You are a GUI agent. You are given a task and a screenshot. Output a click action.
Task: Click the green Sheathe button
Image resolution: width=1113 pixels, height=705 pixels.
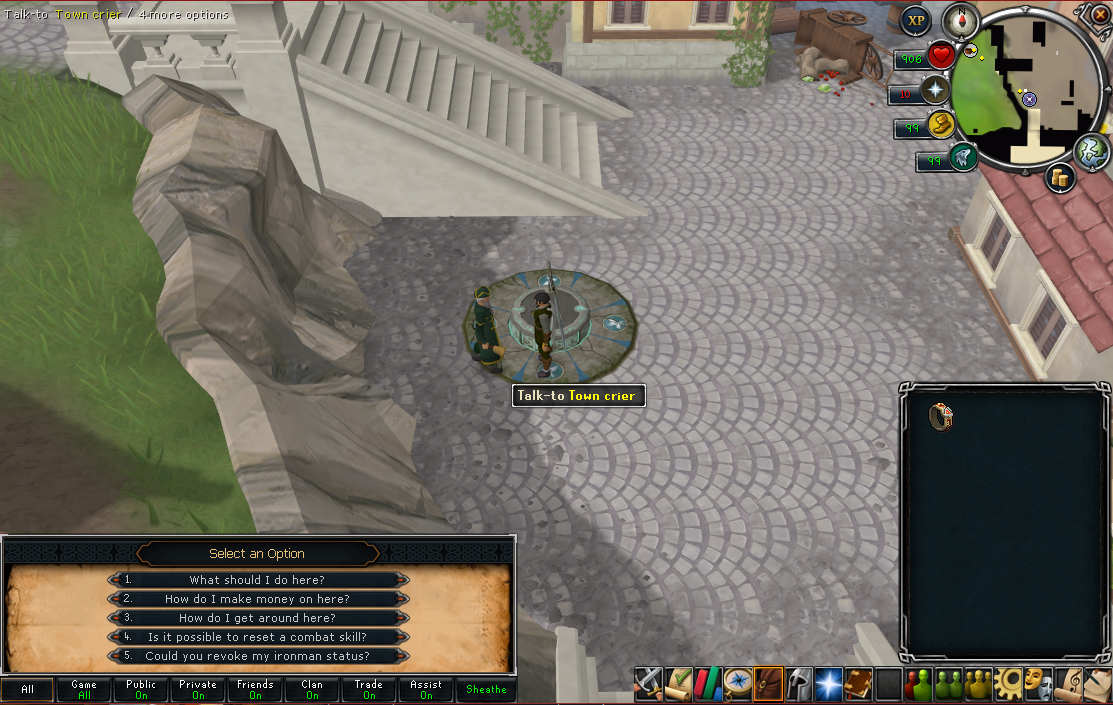(486, 689)
